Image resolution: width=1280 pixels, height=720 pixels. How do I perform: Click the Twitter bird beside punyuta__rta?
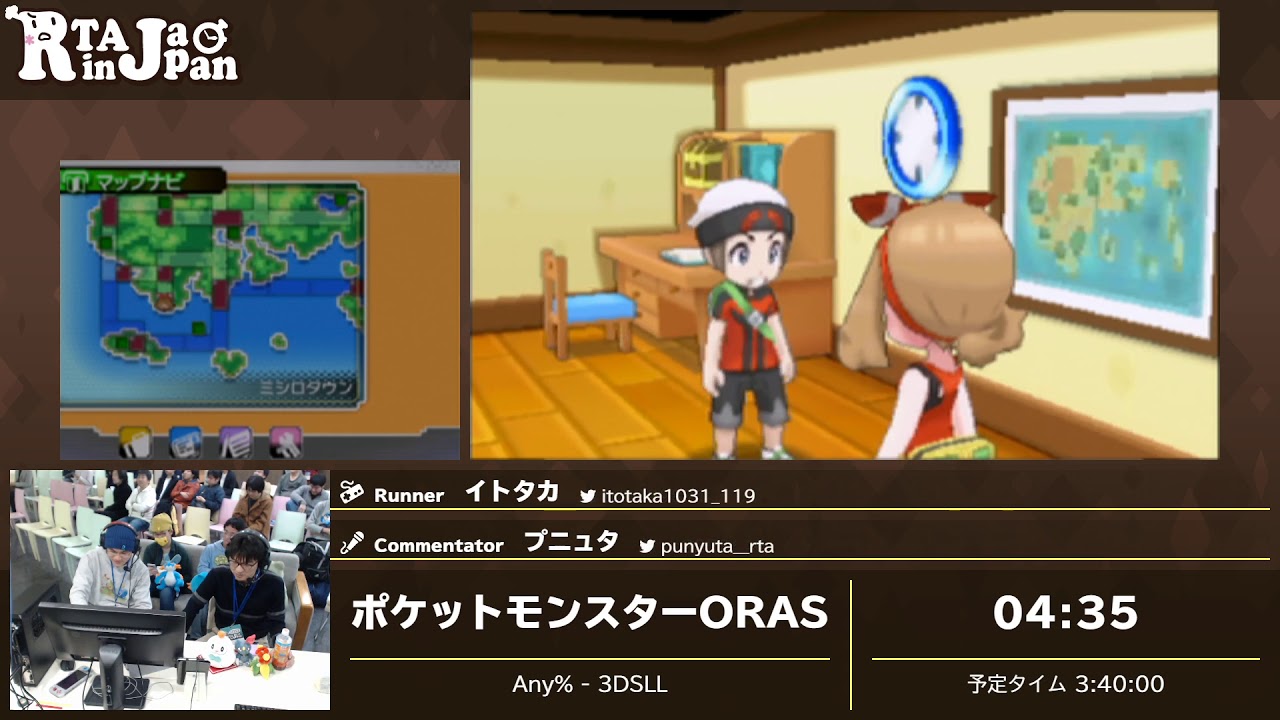(x=647, y=544)
